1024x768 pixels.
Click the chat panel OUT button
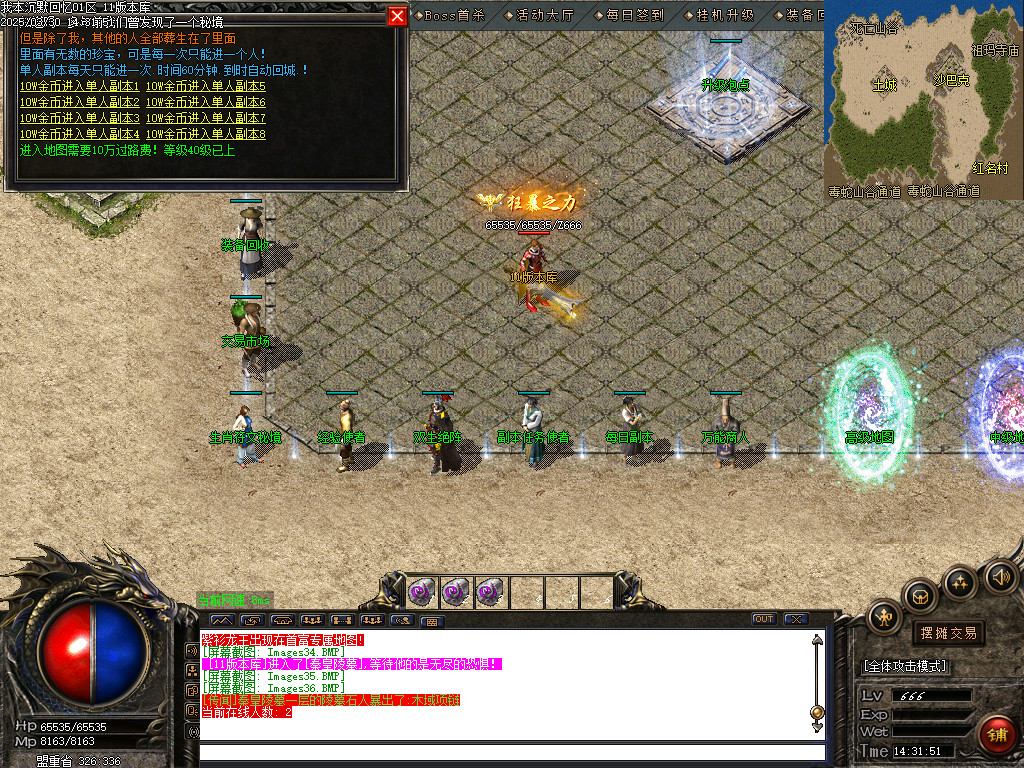[764, 619]
